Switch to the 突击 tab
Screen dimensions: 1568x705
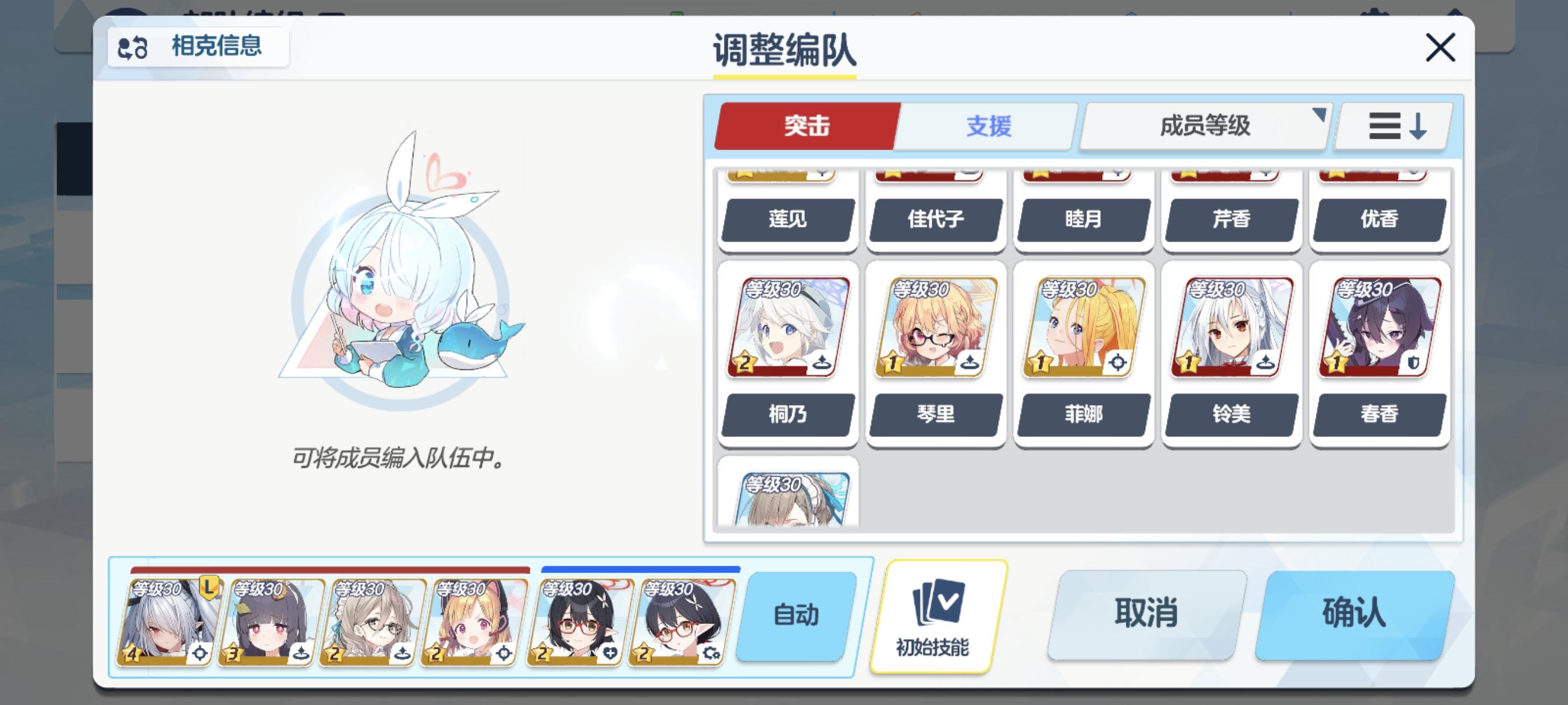point(807,126)
